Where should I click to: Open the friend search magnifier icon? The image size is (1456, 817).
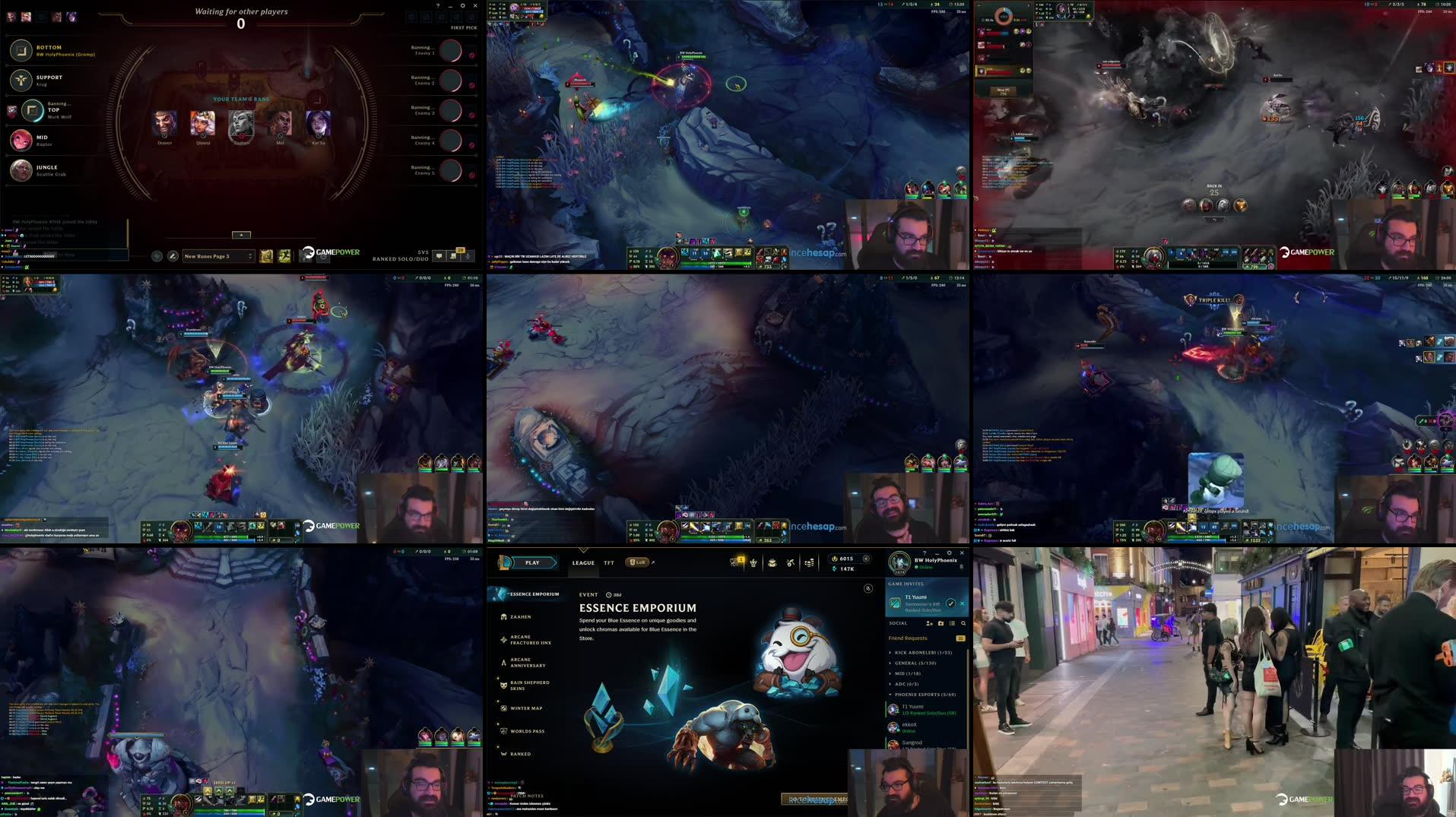click(x=963, y=623)
